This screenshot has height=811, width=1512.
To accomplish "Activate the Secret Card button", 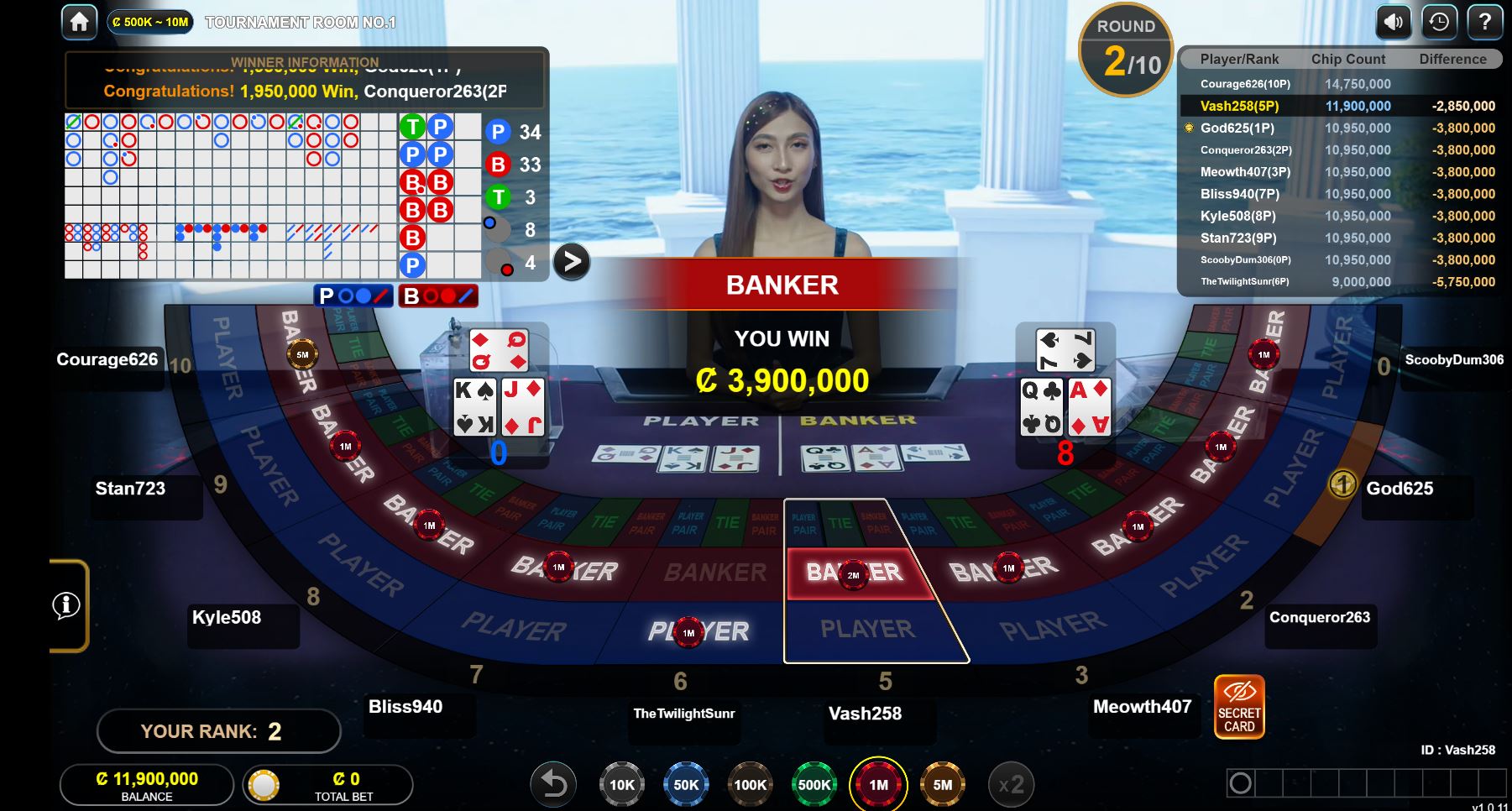I will pyautogui.click(x=1239, y=707).
